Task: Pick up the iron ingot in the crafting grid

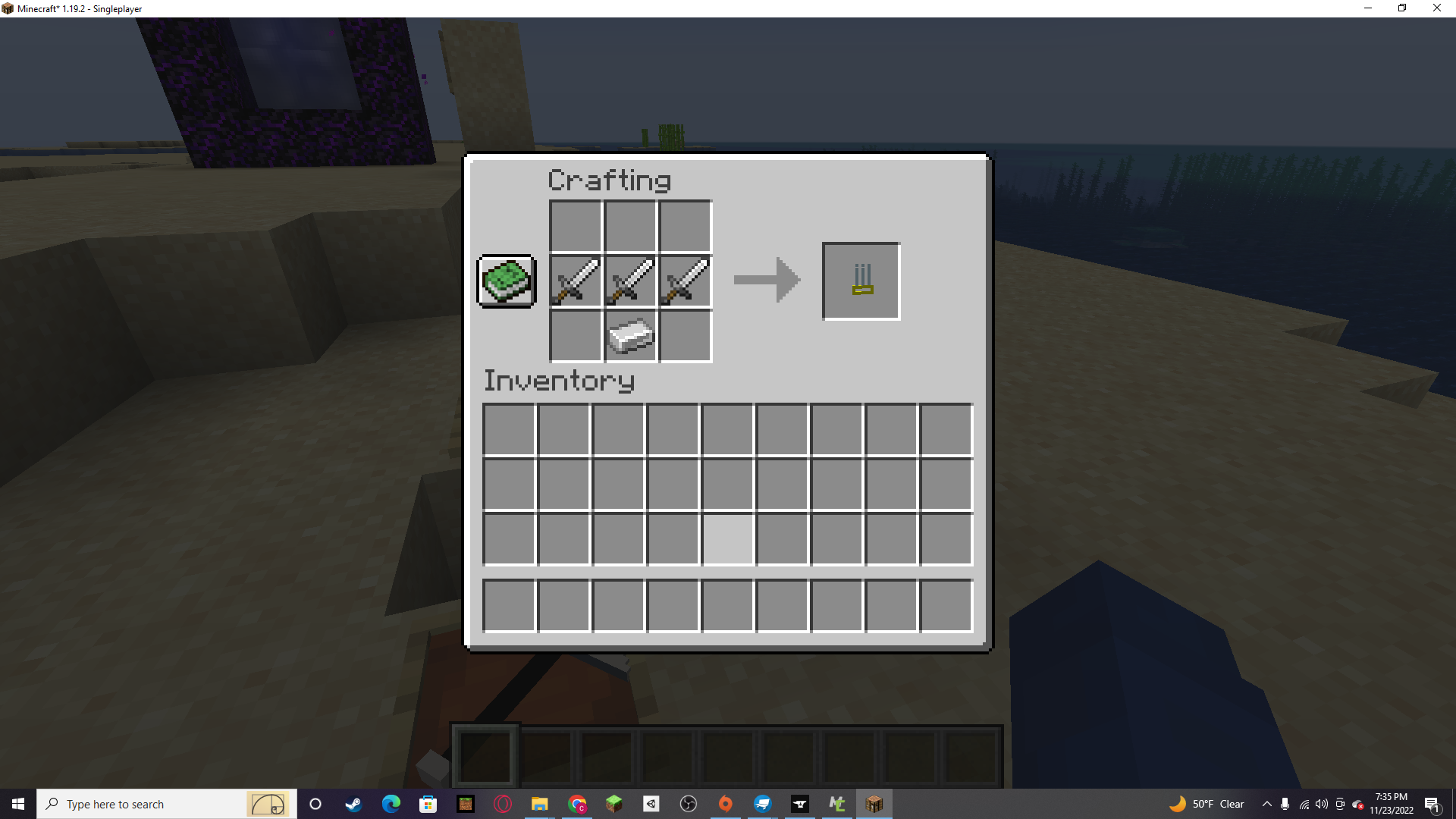Action: pyautogui.click(x=630, y=336)
